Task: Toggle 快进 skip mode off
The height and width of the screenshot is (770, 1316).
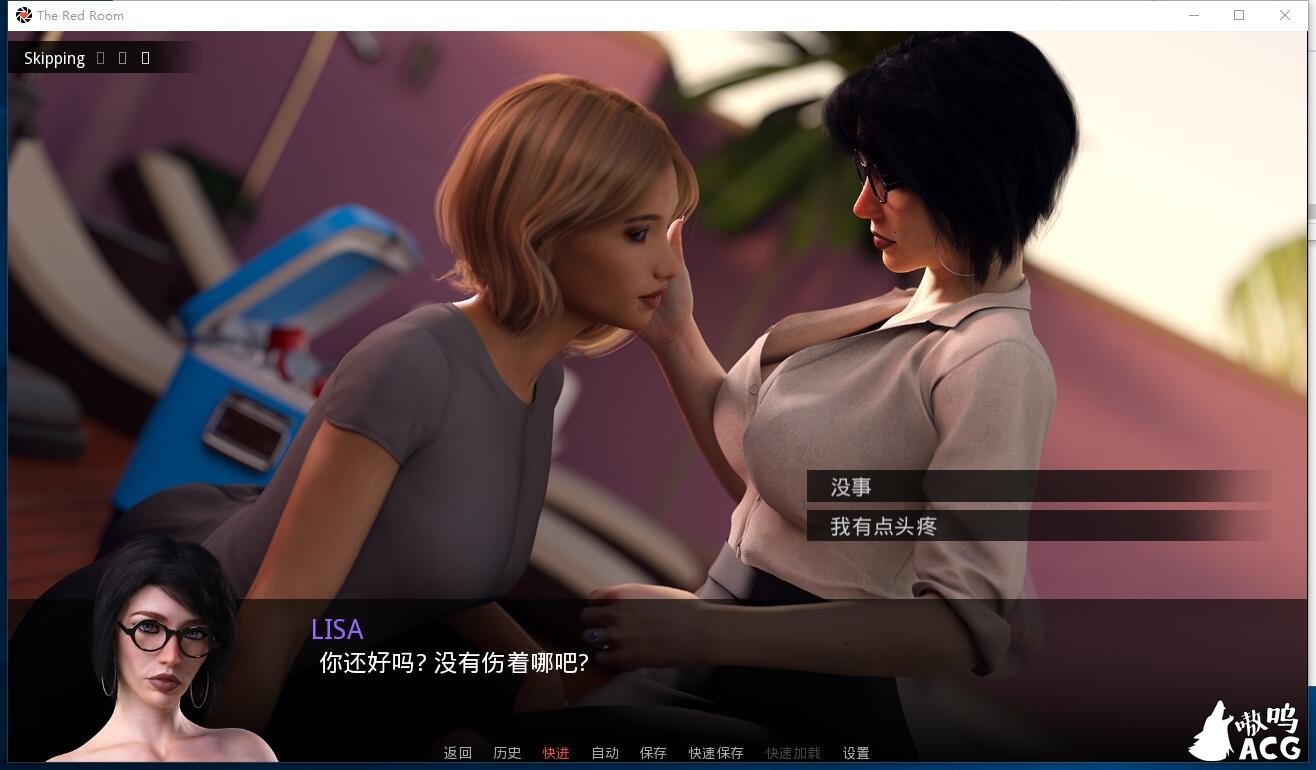Action: (x=555, y=753)
